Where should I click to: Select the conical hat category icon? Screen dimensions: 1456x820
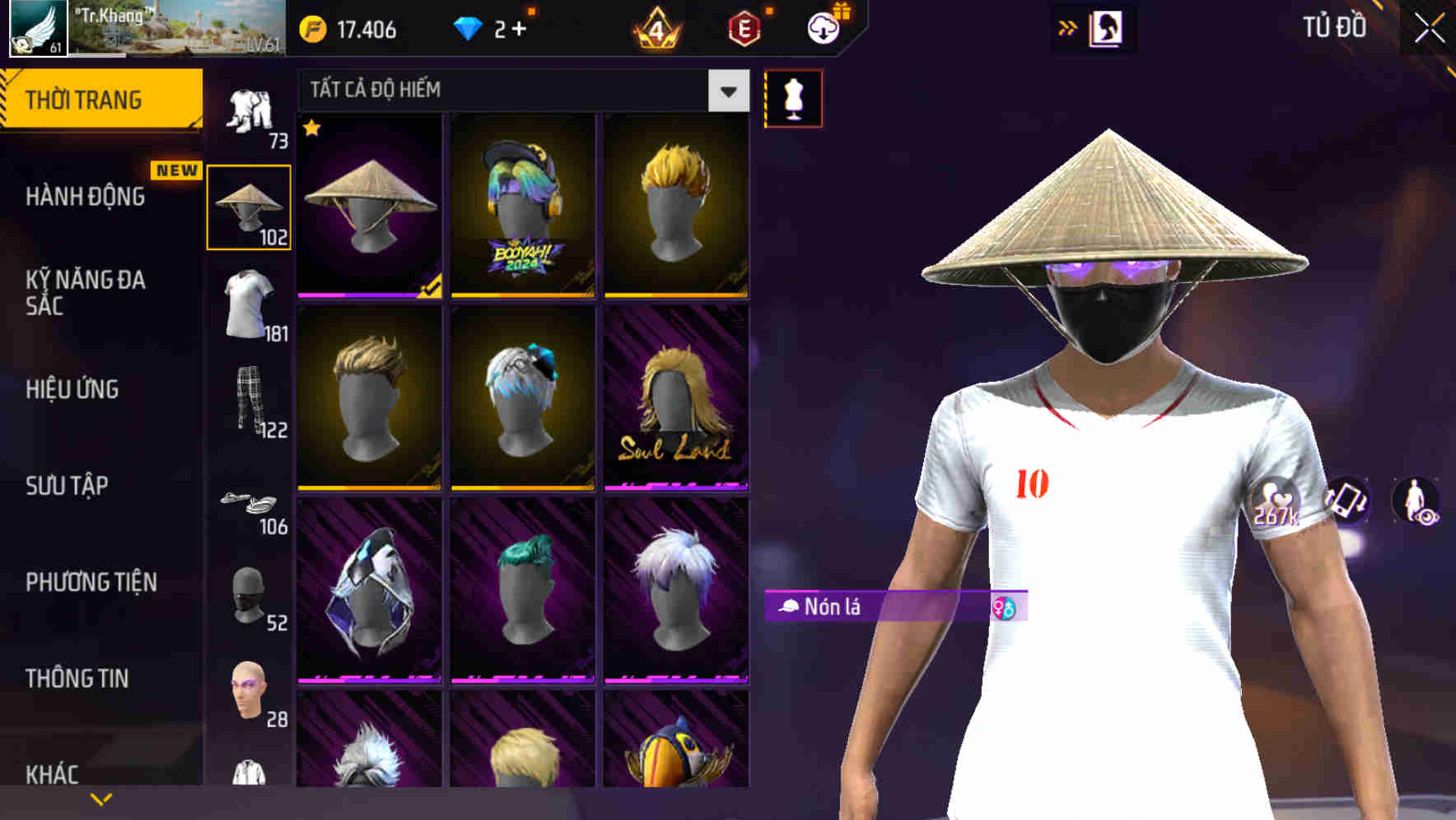click(247, 204)
